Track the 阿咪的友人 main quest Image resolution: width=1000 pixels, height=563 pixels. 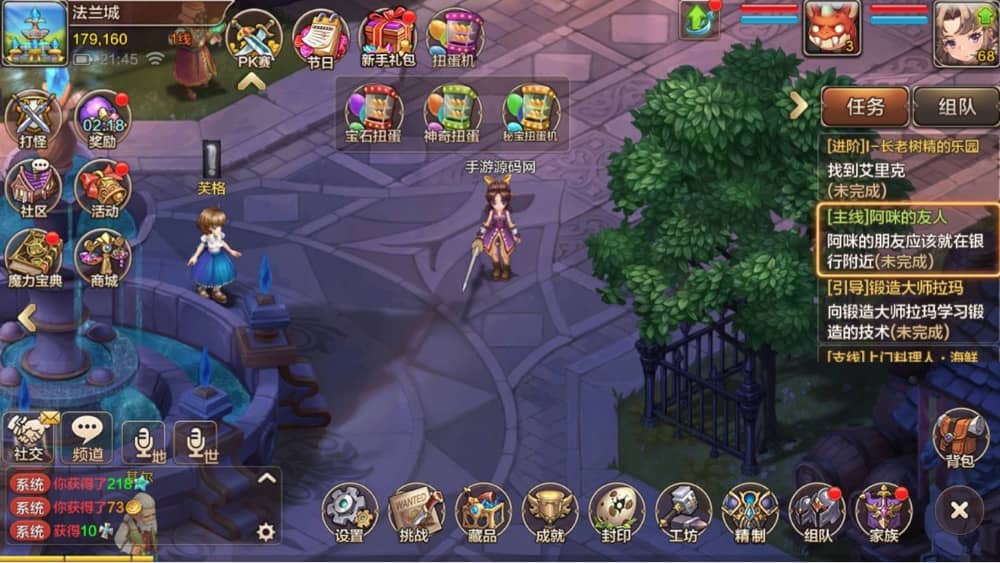pos(908,240)
